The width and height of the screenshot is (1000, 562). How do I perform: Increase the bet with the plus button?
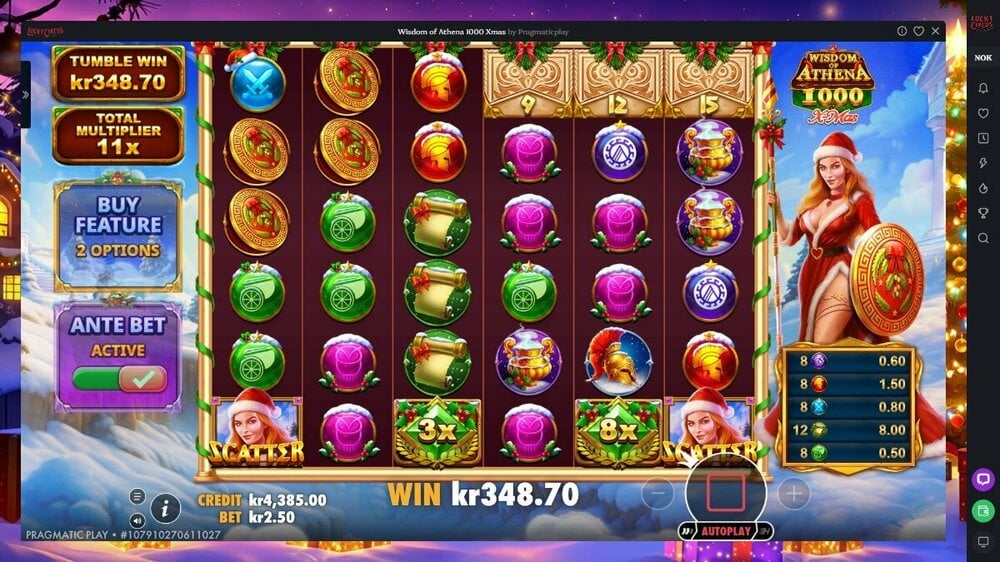coord(793,492)
